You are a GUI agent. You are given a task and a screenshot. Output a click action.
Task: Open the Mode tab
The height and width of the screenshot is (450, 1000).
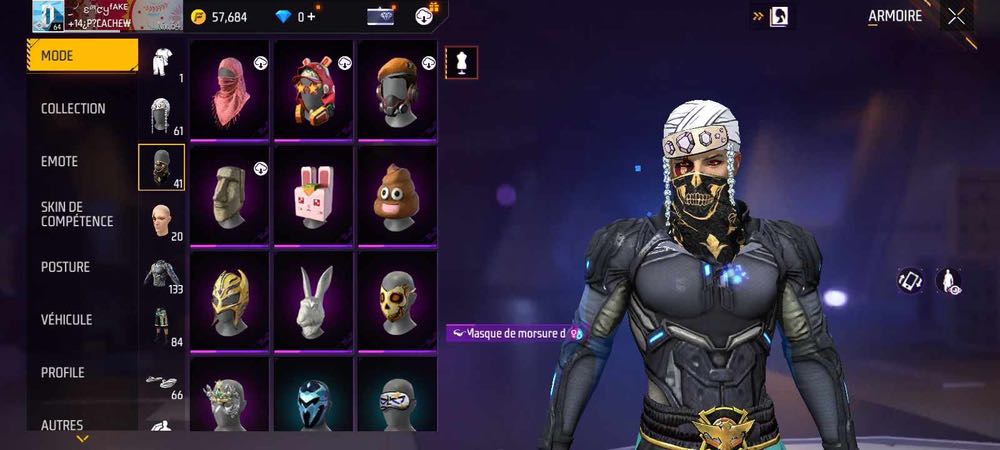[82, 56]
